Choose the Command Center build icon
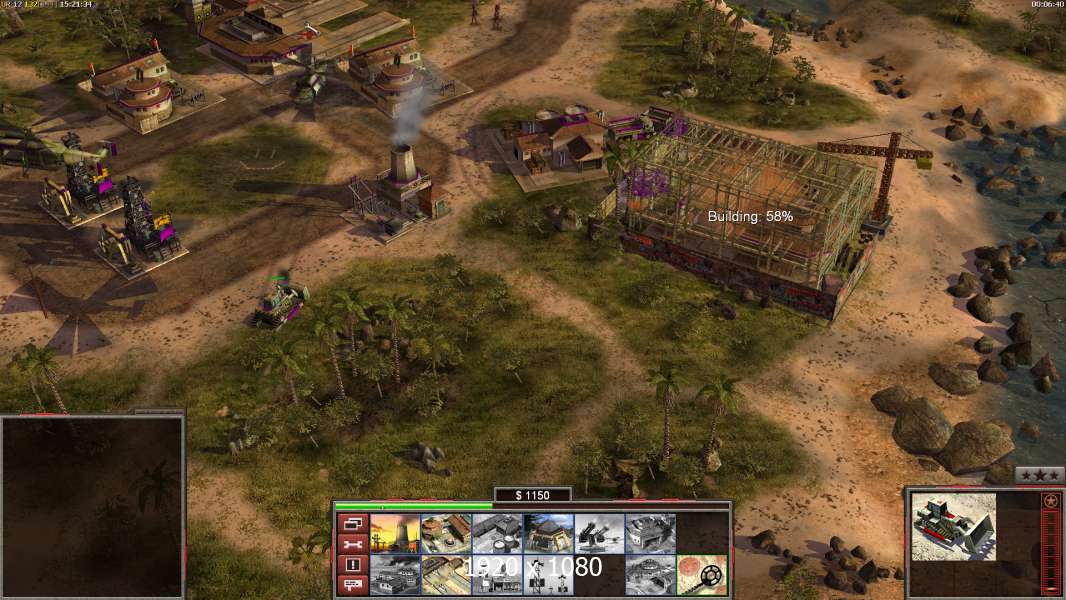 650,575
